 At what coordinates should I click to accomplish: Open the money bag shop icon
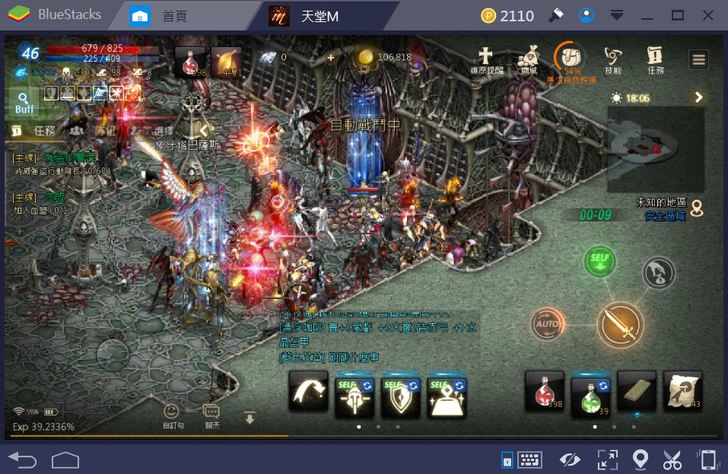coord(529,59)
